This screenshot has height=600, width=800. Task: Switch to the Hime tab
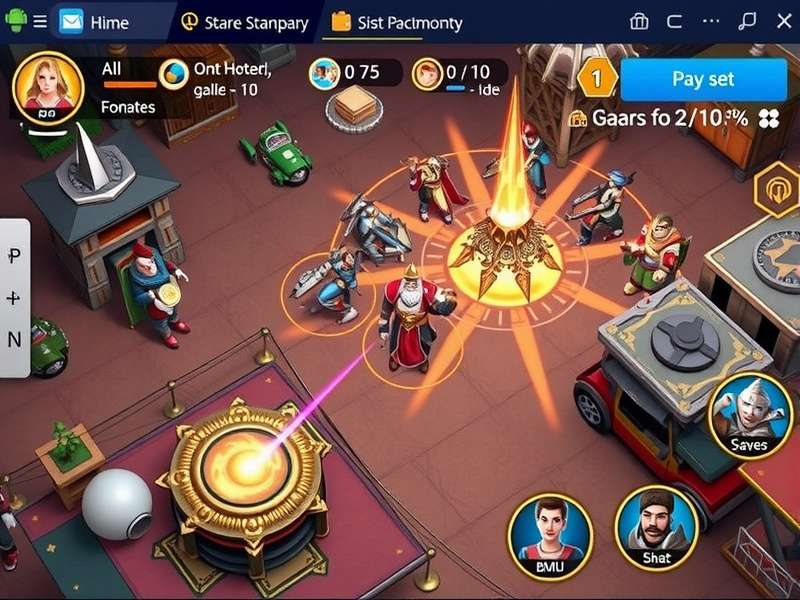click(x=100, y=22)
